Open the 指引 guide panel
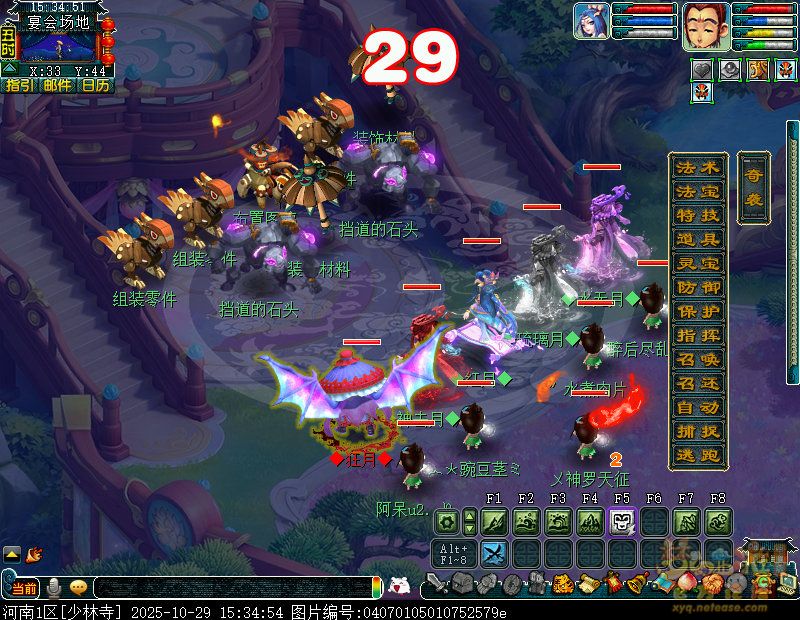Viewport: 800px width, 620px height. pos(17,86)
